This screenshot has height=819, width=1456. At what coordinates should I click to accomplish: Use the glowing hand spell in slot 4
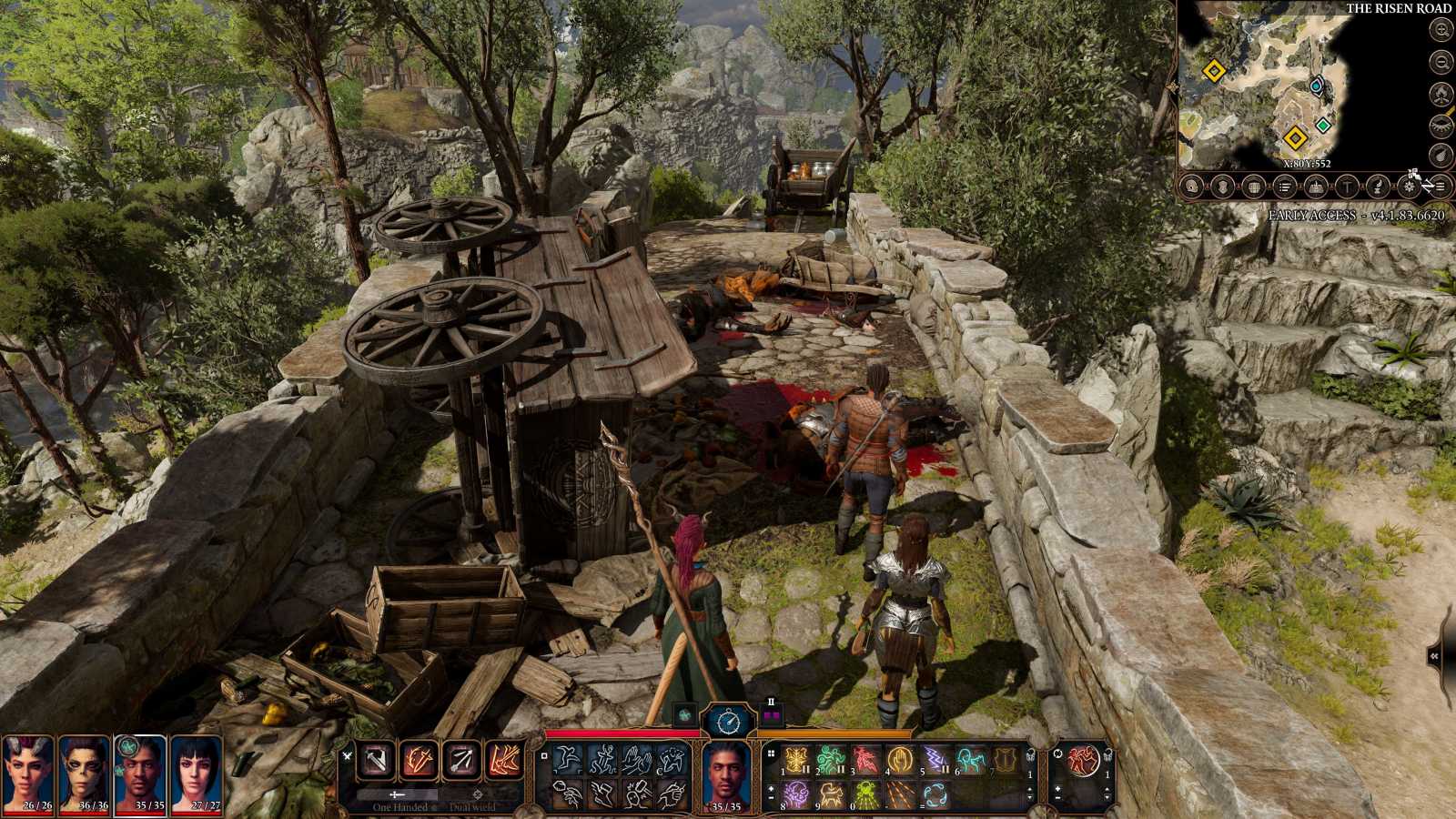tap(899, 759)
